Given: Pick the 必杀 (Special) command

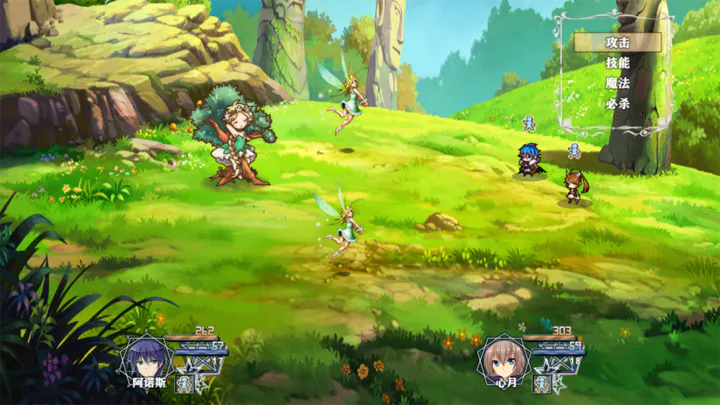Looking at the screenshot, I should [618, 103].
